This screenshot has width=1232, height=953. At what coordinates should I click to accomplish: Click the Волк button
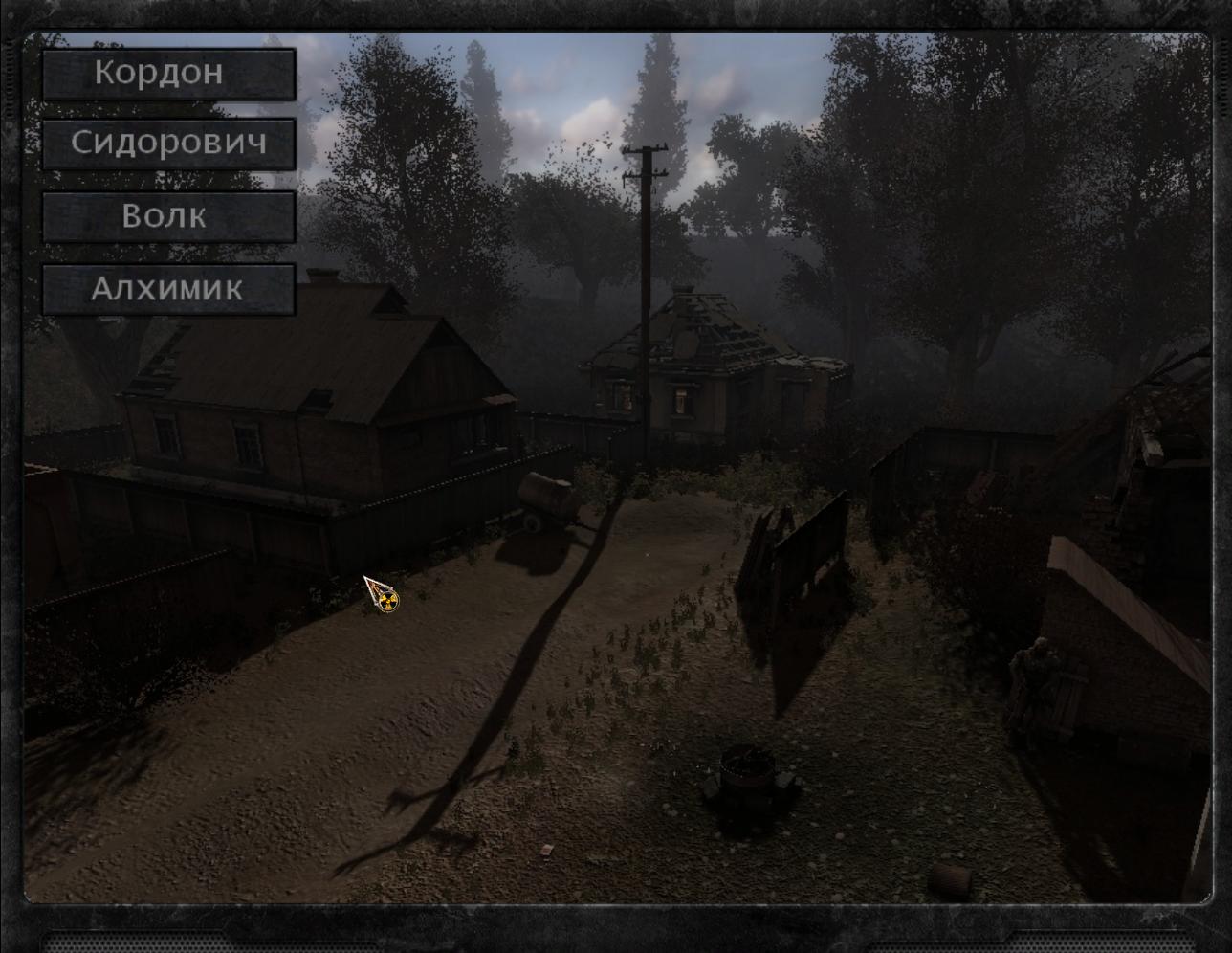click(x=168, y=216)
